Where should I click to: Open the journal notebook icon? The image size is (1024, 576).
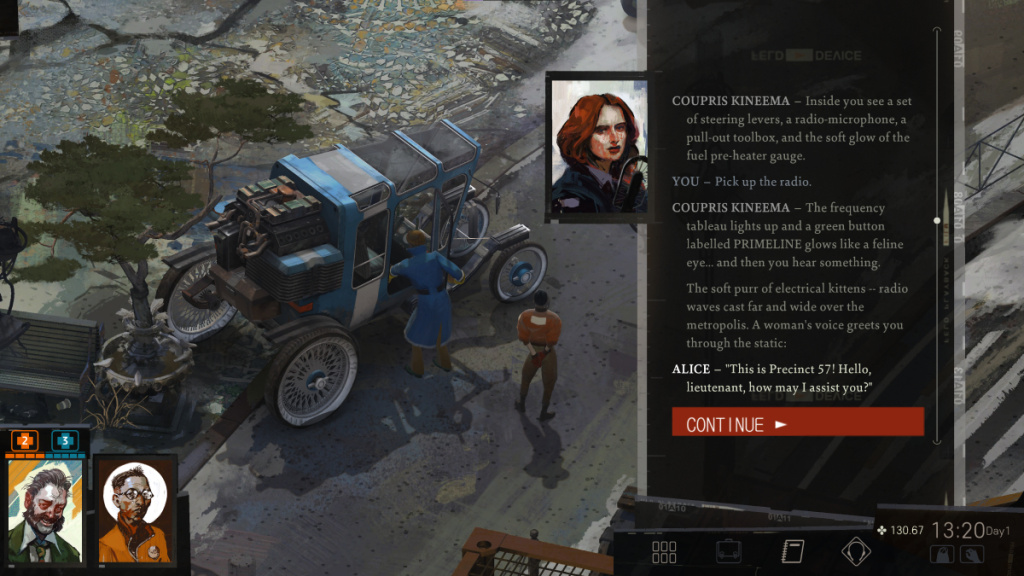click(792, 551)
